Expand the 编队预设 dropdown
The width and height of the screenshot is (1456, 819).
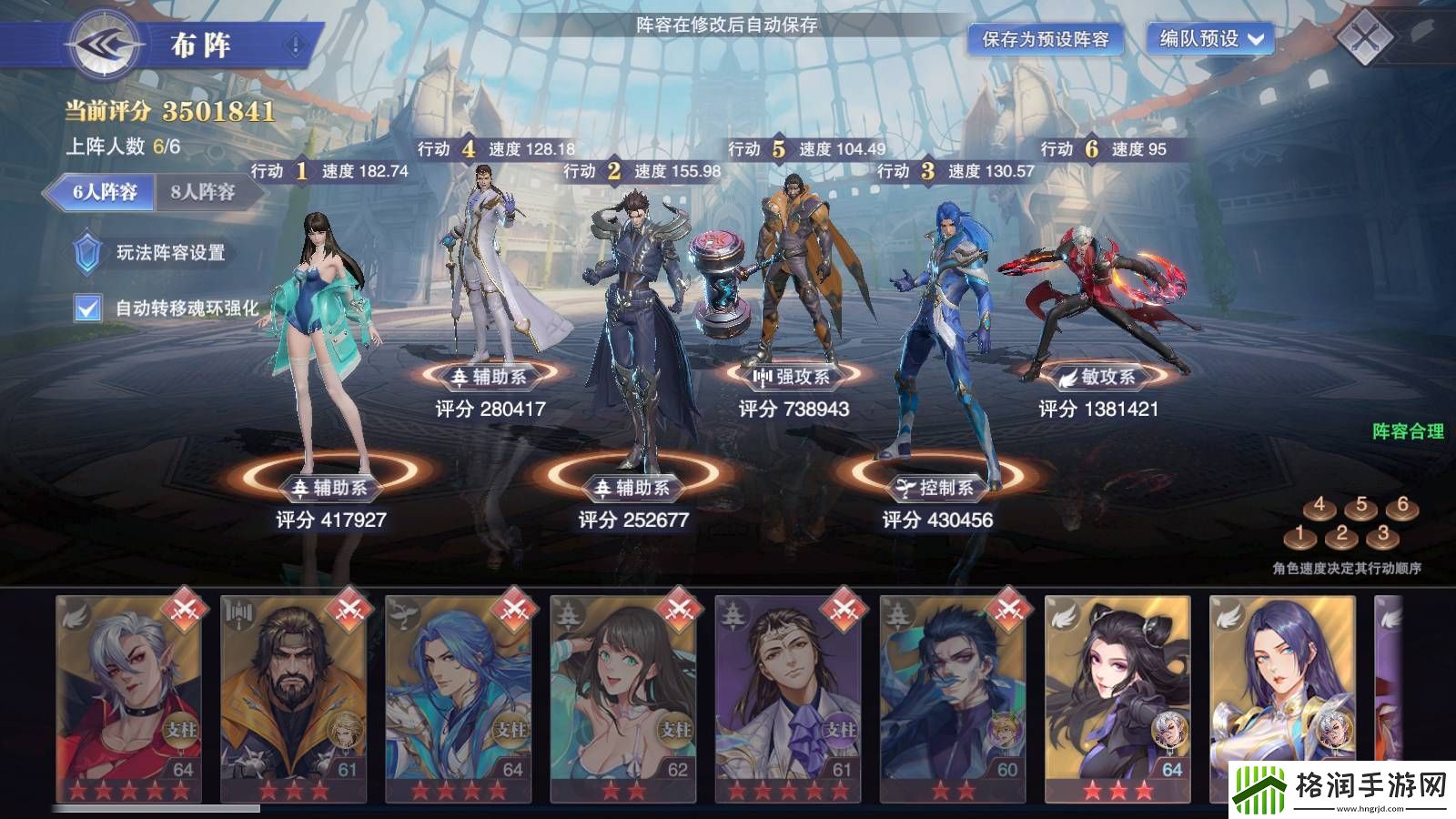pos(1212,40)
